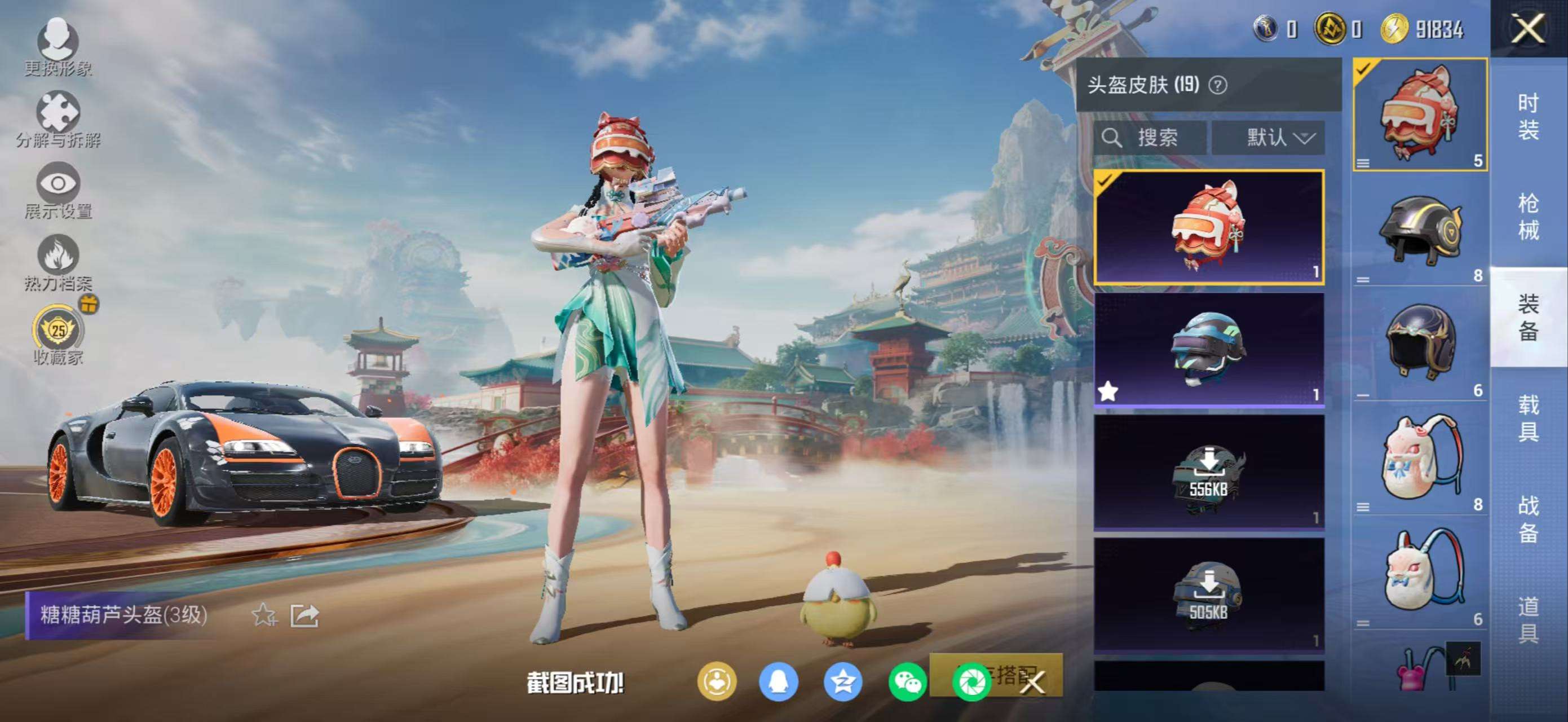This screenshot has height=722, width=1568.
Task: Switch to the 道具 items tab
Action: 1528,620
